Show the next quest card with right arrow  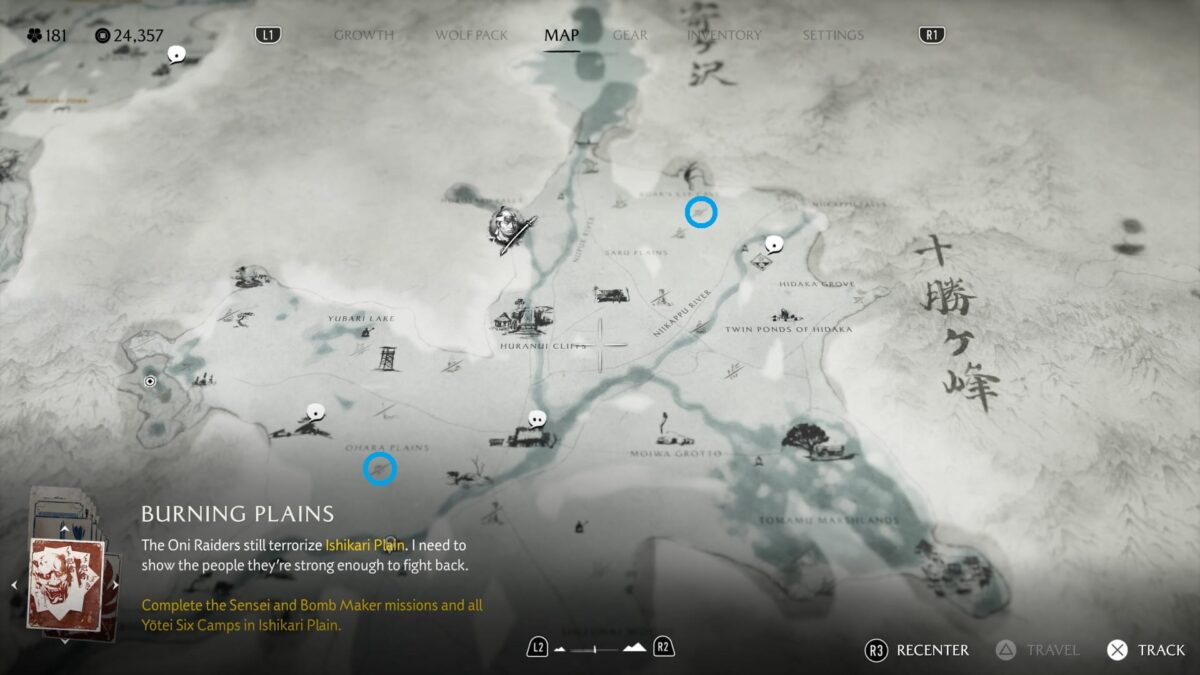coord(116,585)
